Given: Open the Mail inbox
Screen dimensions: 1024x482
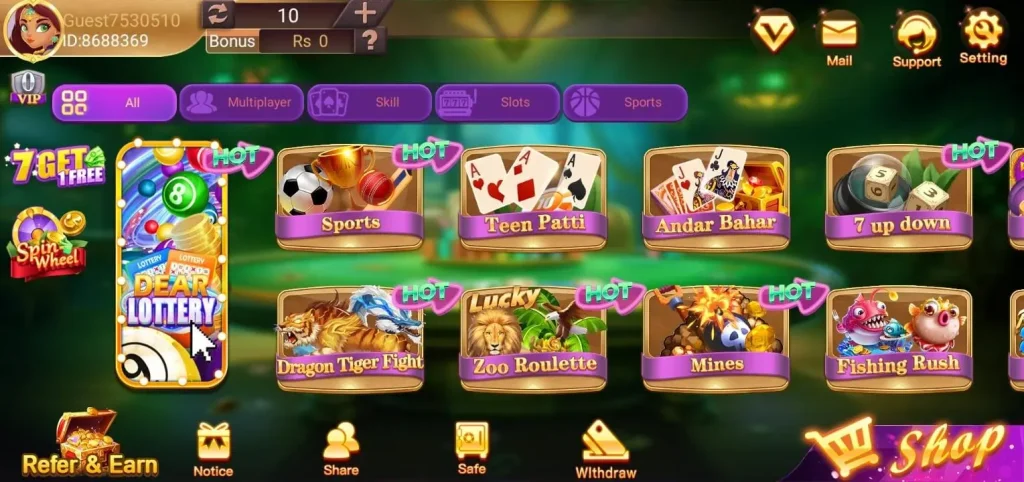Looking at the screenshot, I should click(839, 38).
